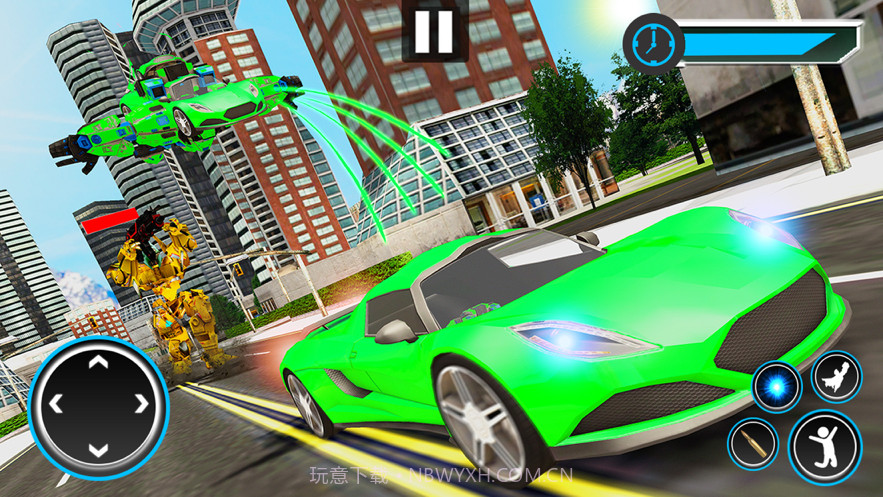This screenshot has height=497, width=883.
Task: Tap the left arrow on the movement pad
Action: (56, 404)
